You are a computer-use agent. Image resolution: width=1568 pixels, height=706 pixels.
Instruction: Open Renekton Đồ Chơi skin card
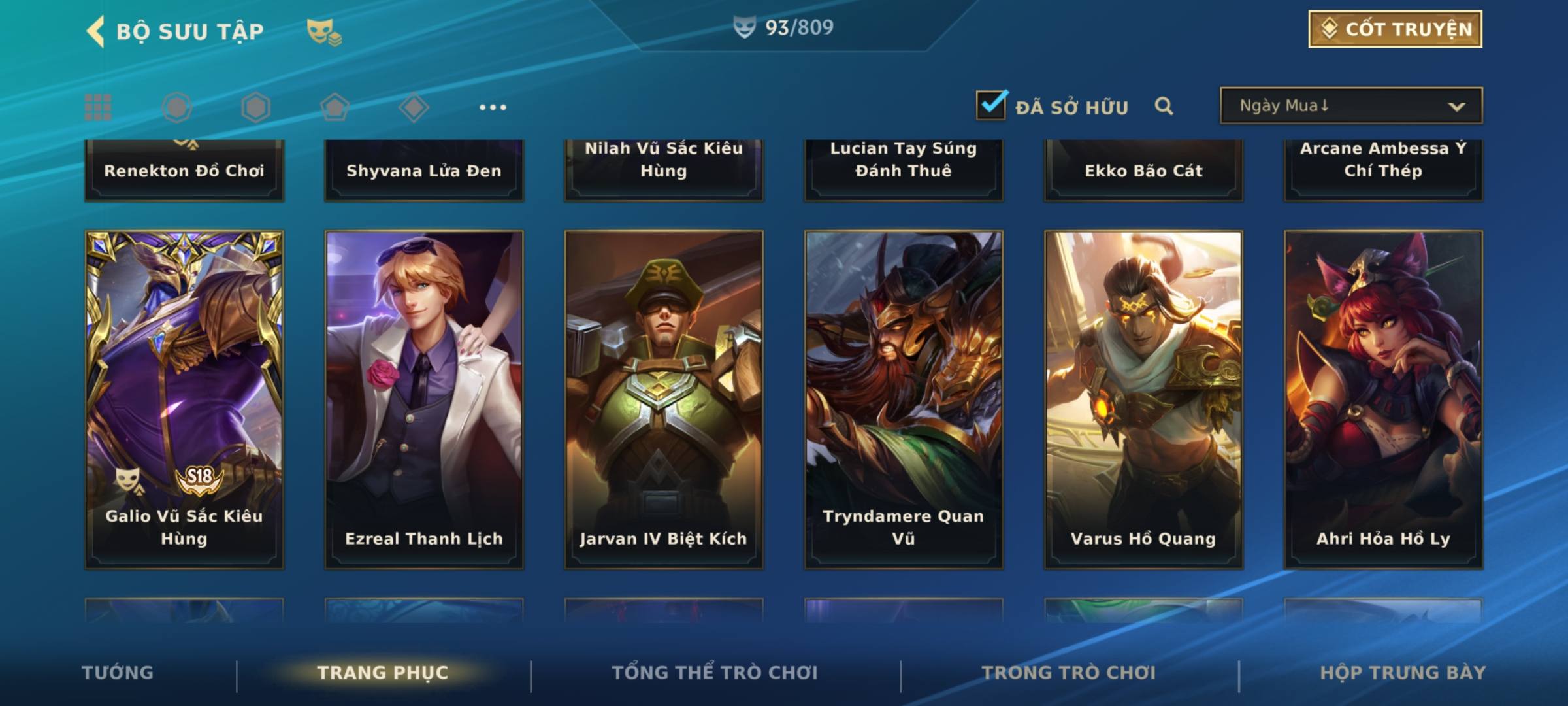point(184,170)
